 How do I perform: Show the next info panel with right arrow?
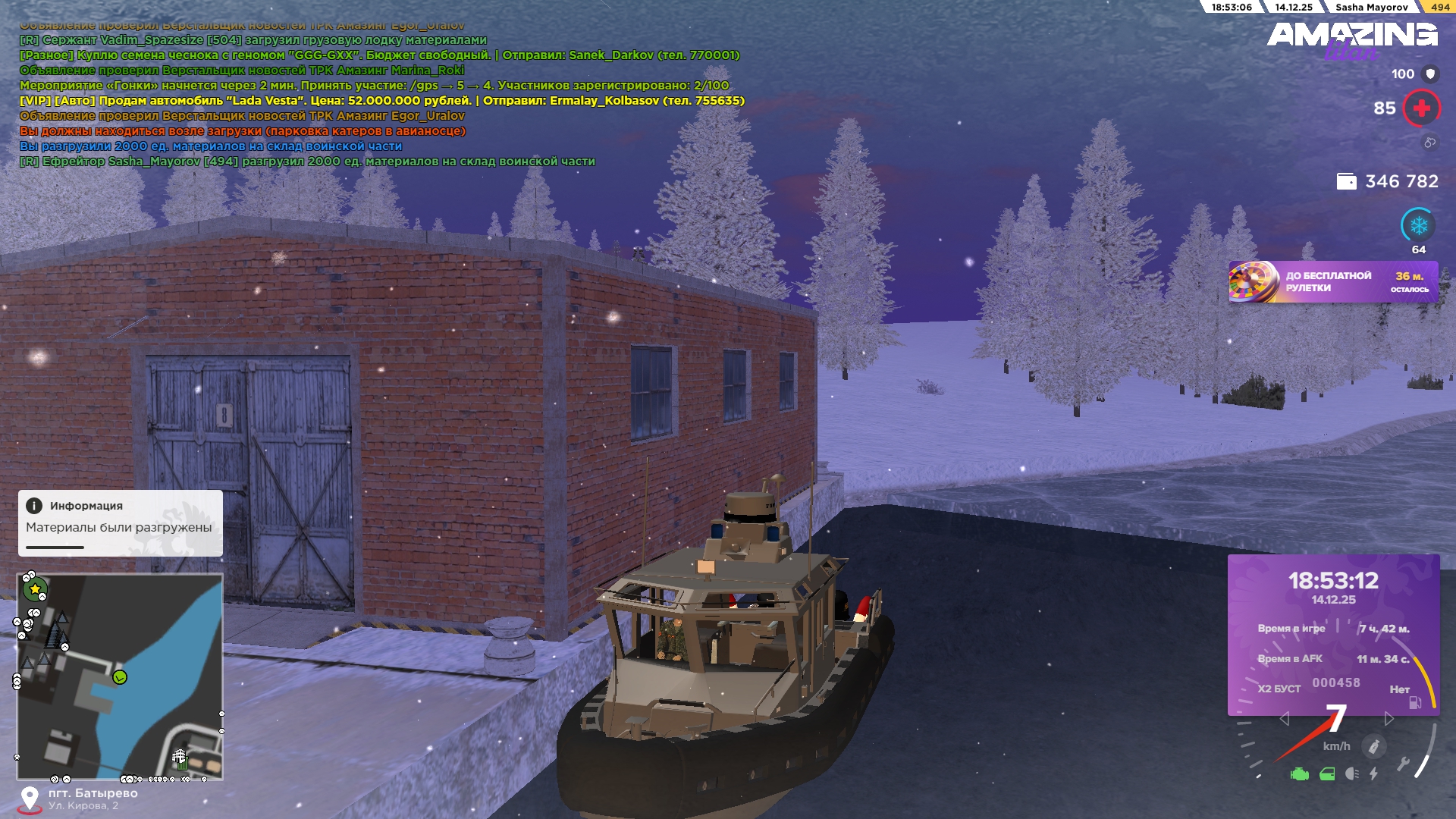[1389, 719]
